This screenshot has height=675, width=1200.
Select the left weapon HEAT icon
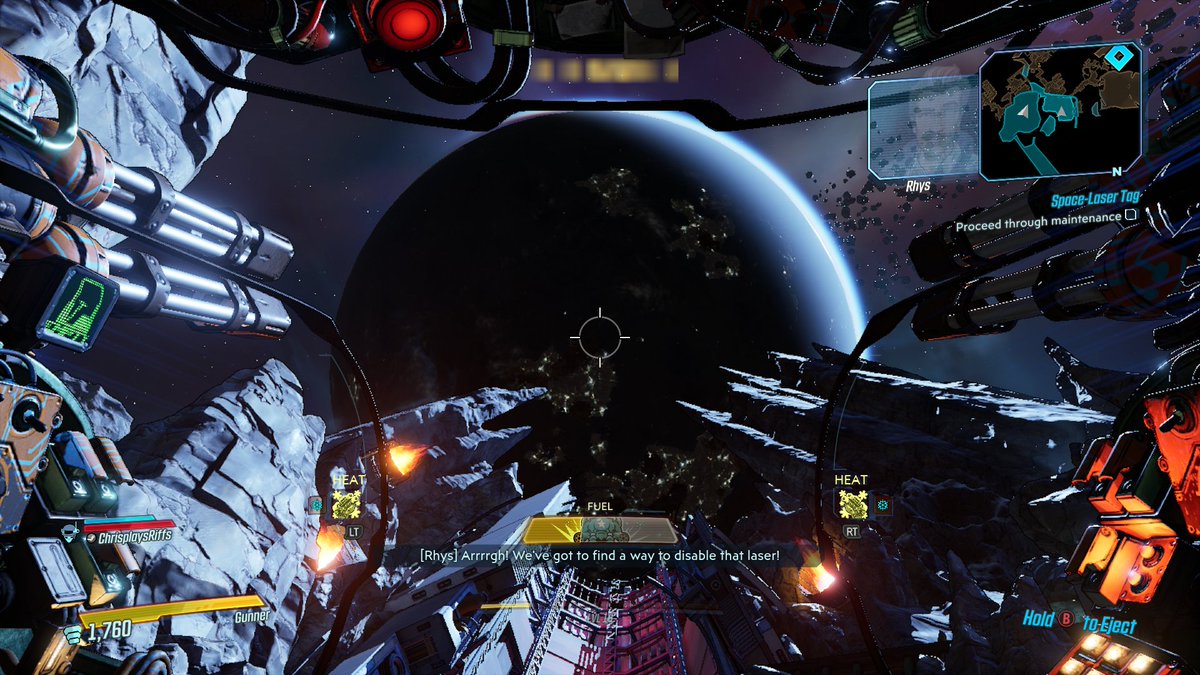[345, 505]
